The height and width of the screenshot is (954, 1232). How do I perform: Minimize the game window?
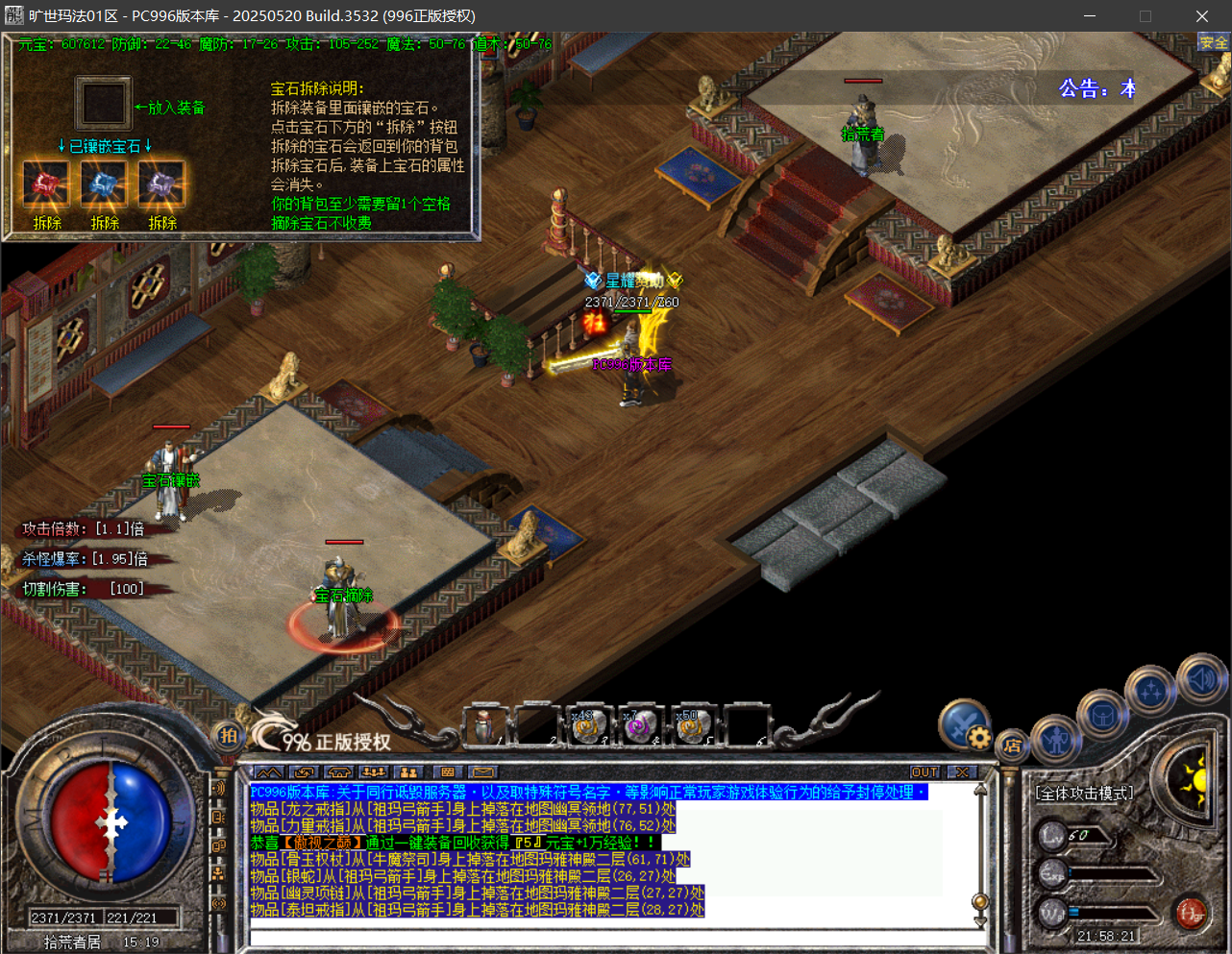point(1090,16)
